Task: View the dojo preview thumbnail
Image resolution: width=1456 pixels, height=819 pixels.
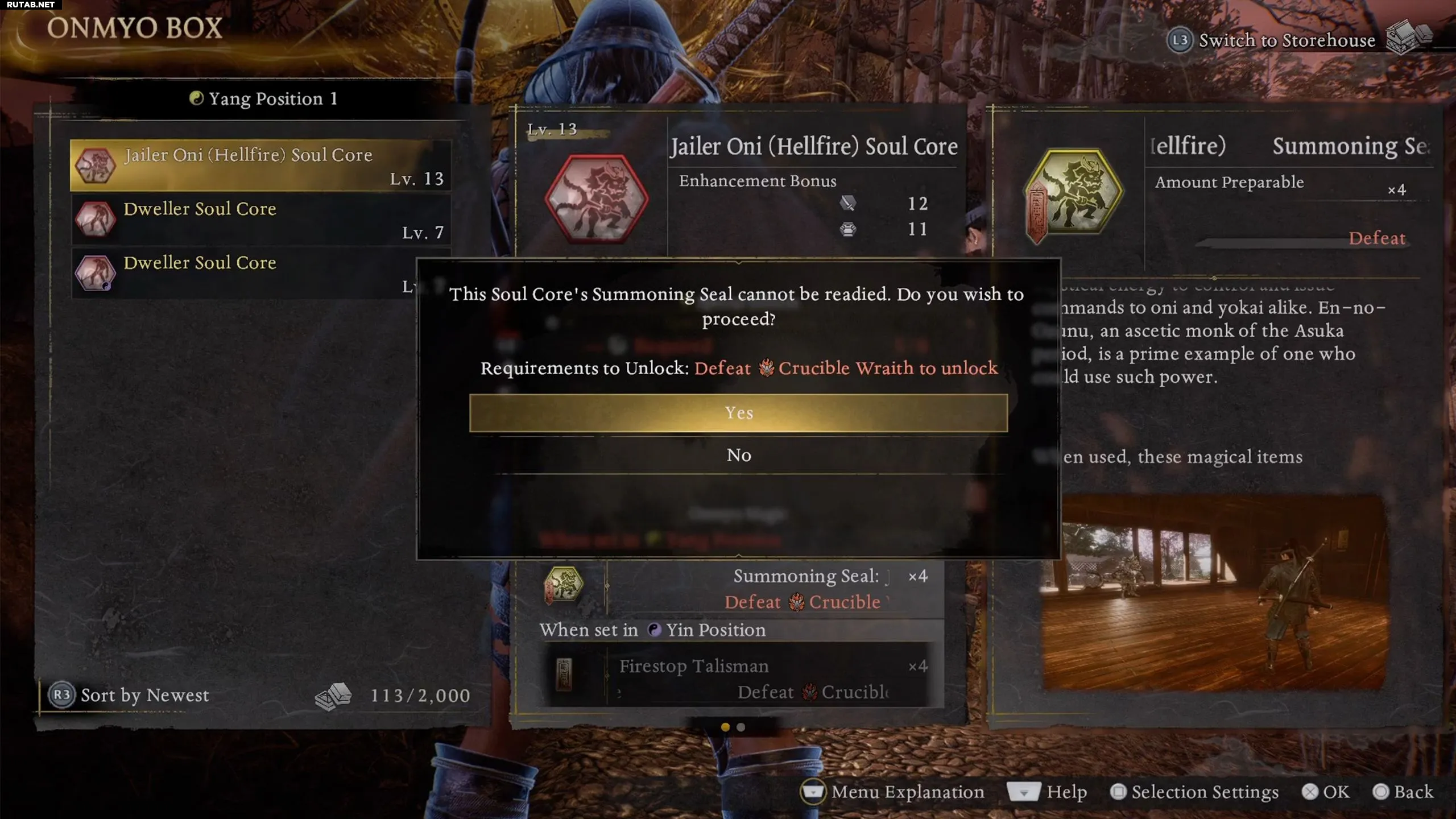Action: (x=1214, y=593)
